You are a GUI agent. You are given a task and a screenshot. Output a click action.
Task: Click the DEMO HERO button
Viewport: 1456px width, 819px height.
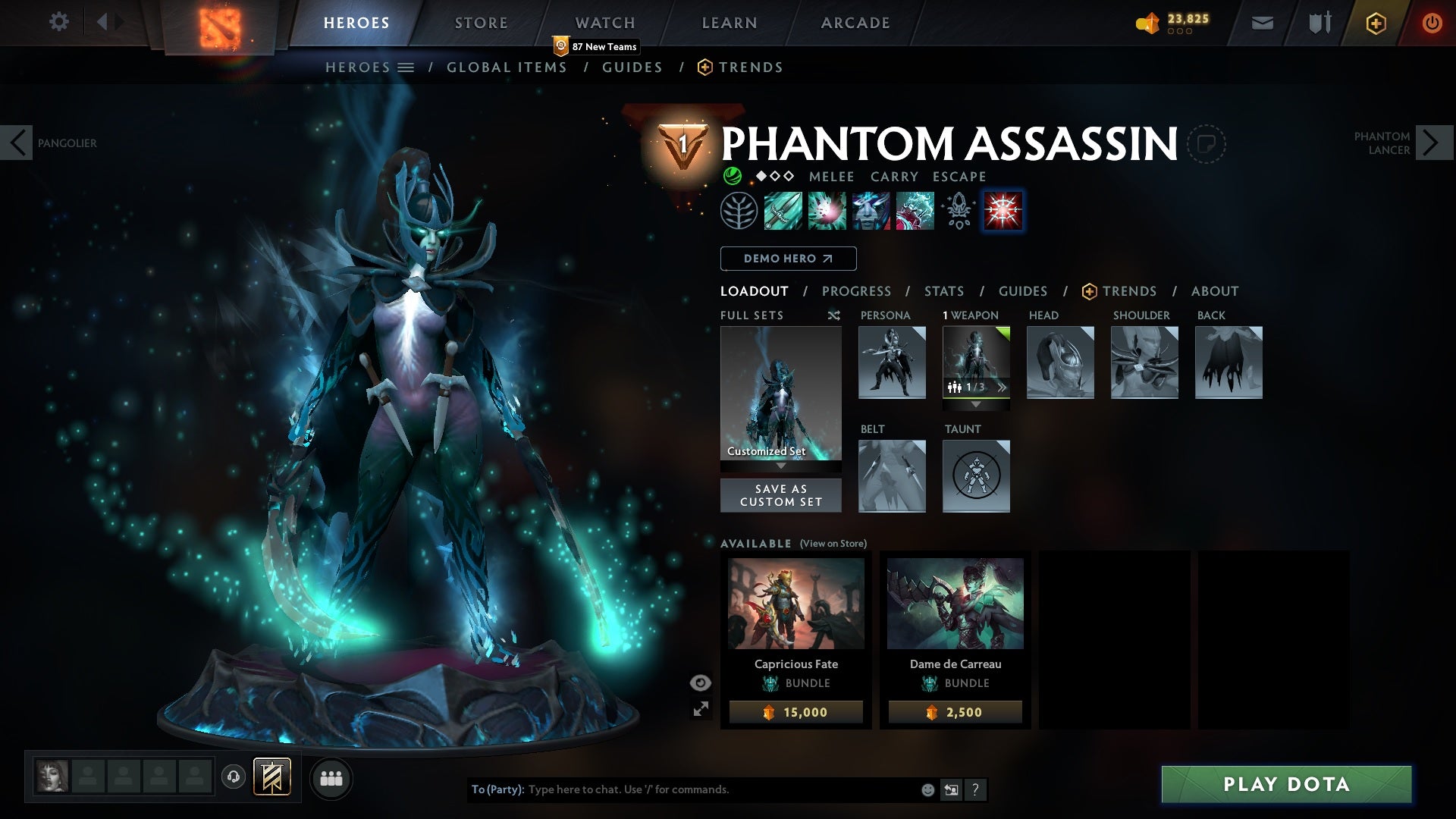[x=787, y=259]
